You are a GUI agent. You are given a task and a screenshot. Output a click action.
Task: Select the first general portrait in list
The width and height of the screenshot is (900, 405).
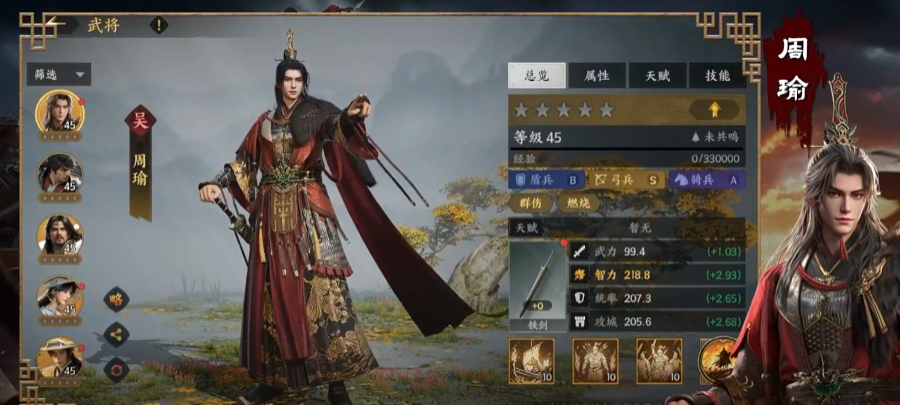point(59,111)
